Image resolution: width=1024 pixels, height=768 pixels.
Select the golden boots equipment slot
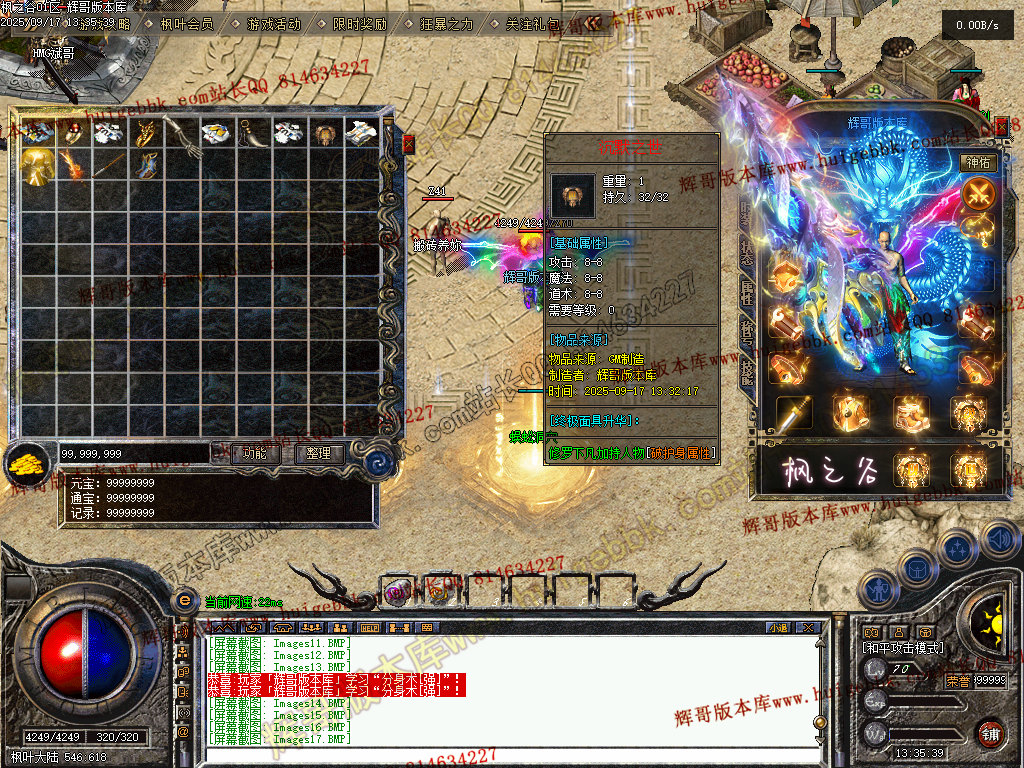click(911, 412)
